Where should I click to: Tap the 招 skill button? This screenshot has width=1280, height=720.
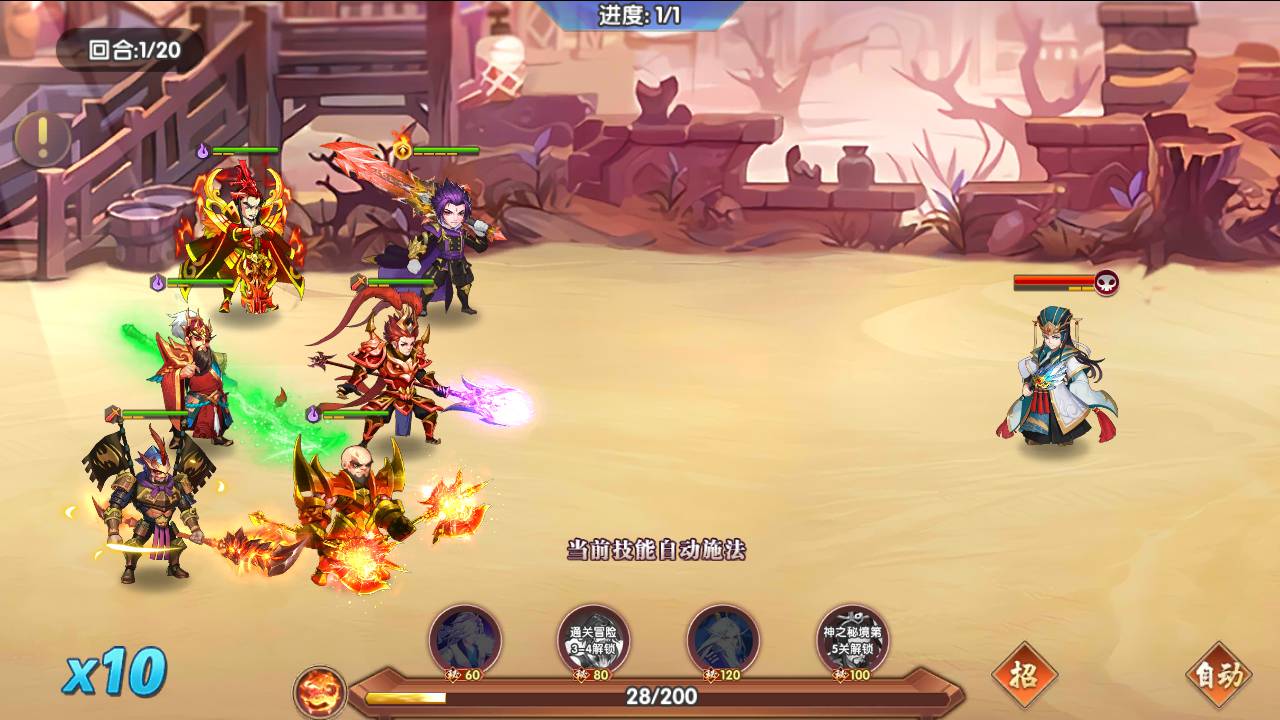point(1025,676)
